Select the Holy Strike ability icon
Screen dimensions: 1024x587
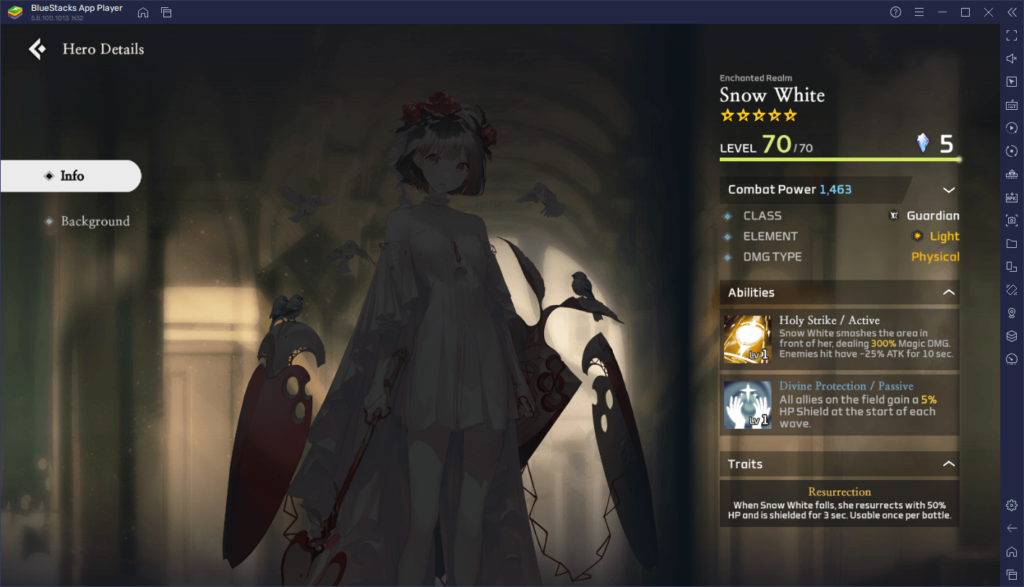click(x=747, y=340)
